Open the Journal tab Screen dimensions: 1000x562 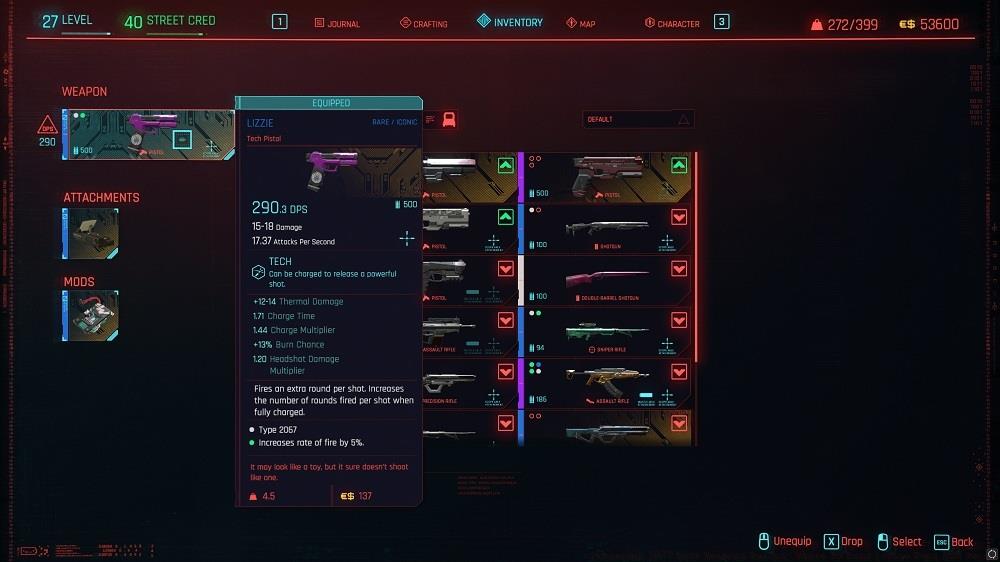[337, 23]
